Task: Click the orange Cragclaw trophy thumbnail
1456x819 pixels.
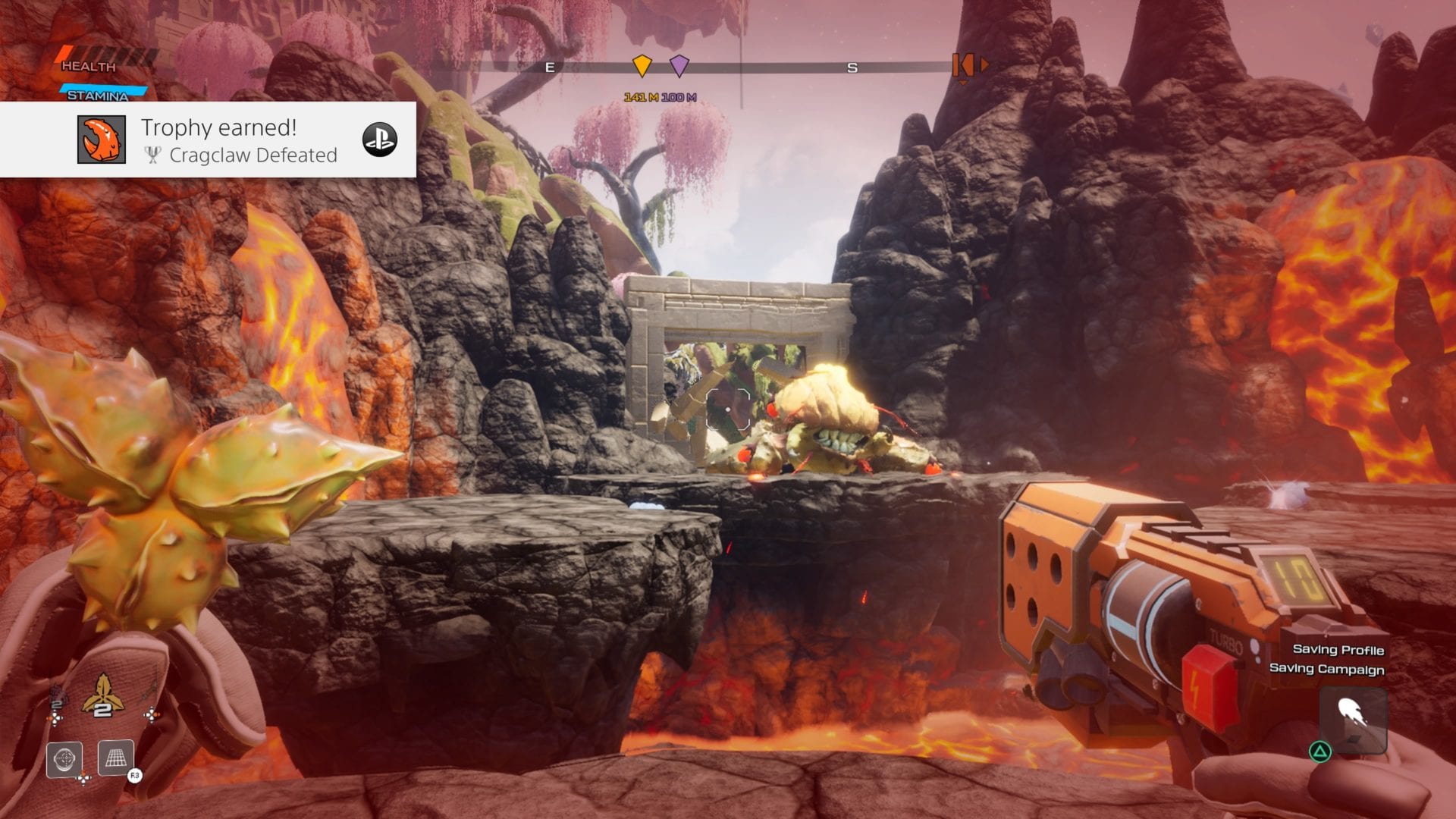Action: coord(102,140)
